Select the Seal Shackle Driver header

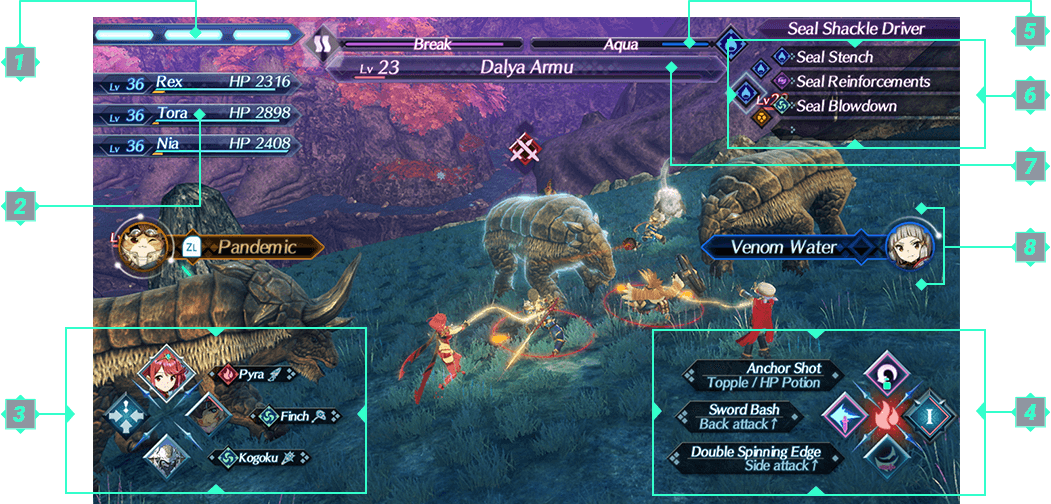click(x=855, y=29)
